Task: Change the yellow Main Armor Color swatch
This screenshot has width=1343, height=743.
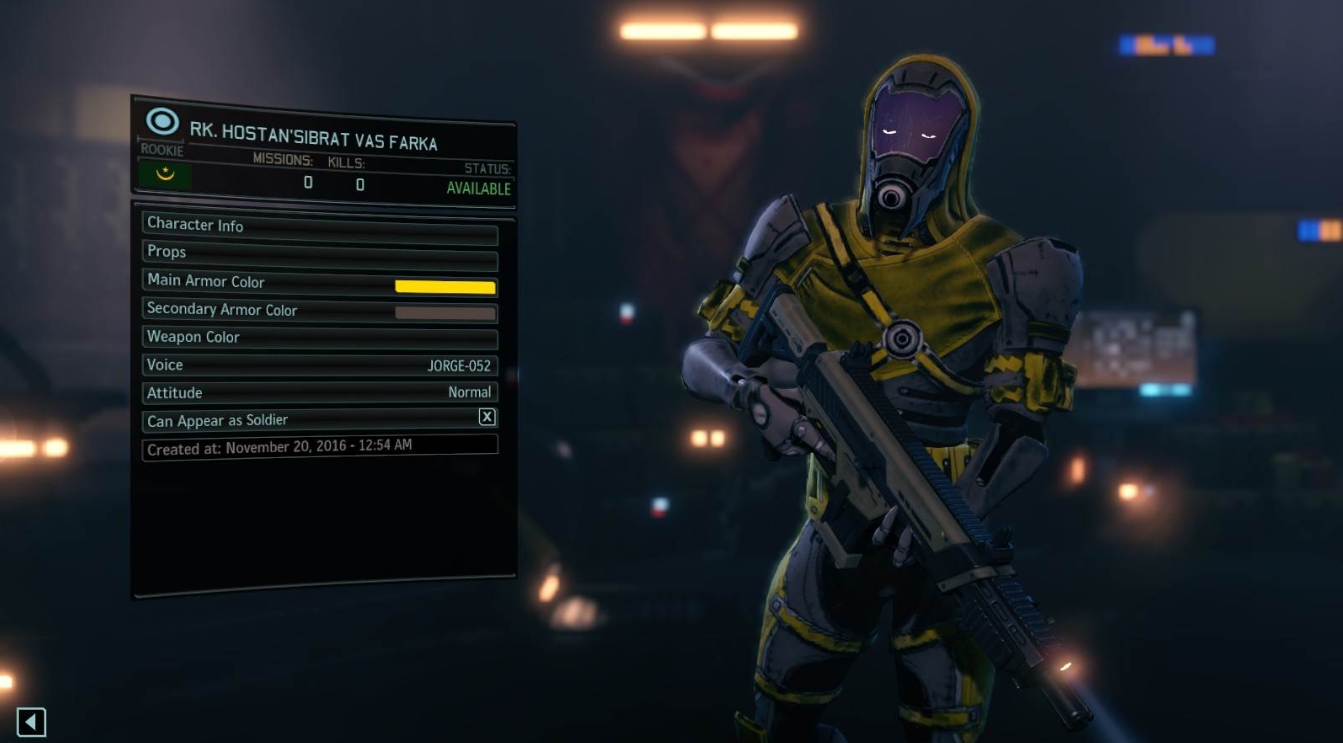Action: coord(446,287)
